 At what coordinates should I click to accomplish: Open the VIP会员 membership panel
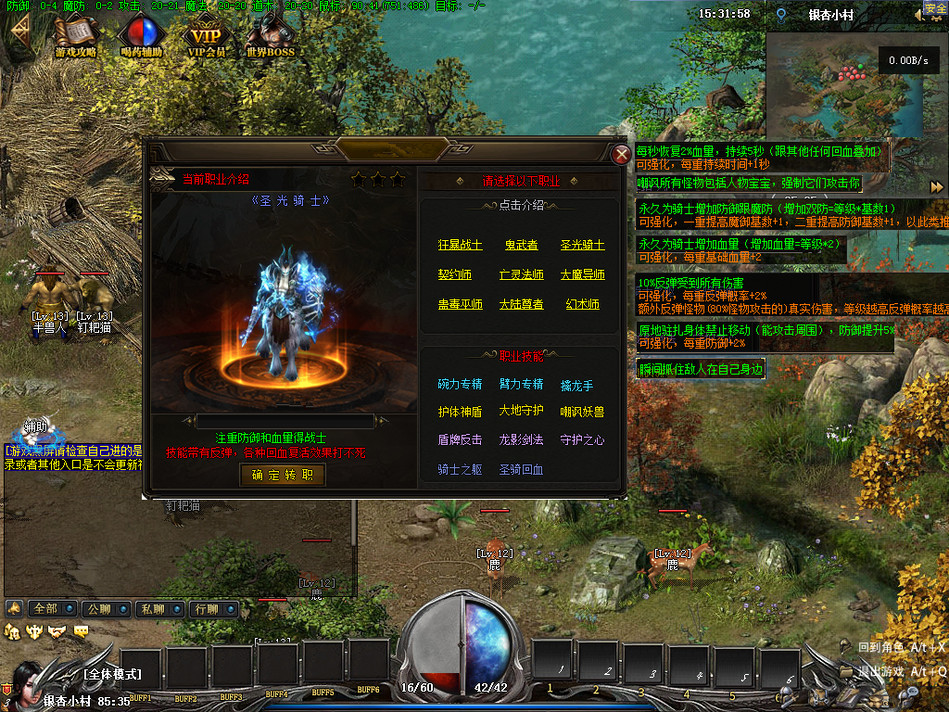[x=207, y=38]
